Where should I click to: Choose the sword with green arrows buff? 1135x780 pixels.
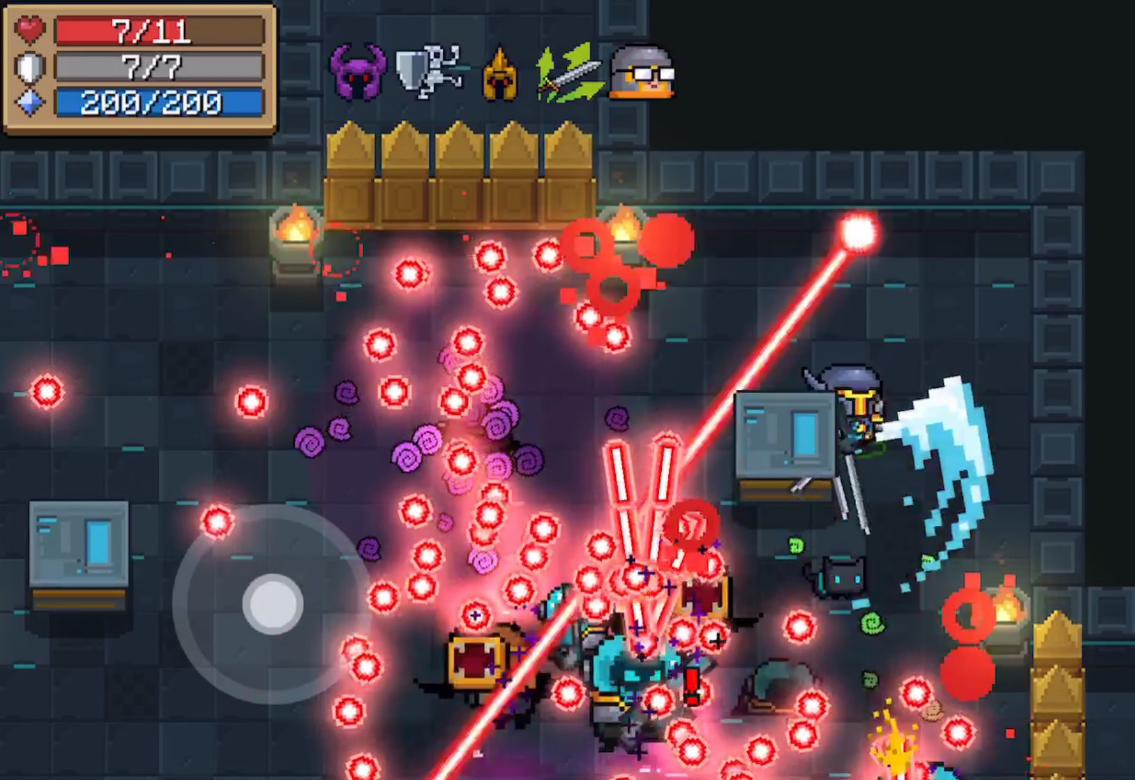(569, 73)
